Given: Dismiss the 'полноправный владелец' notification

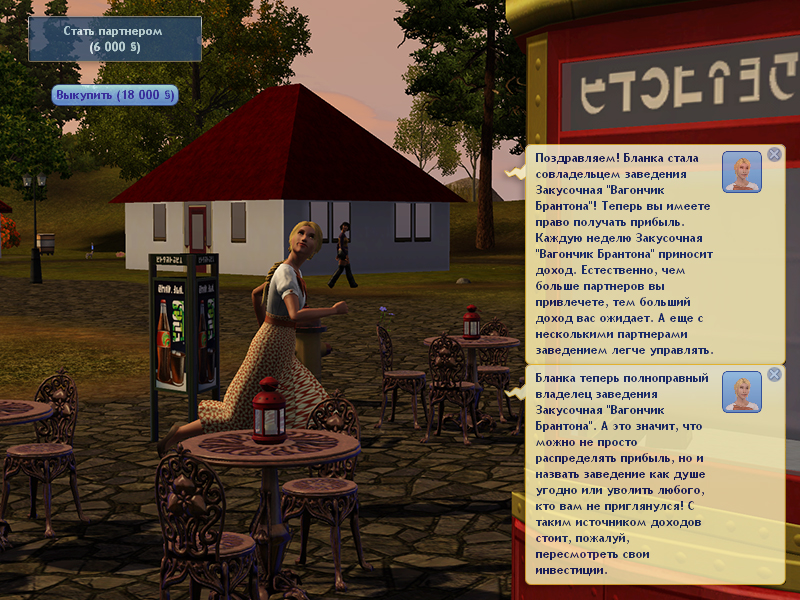Looking at the screenshot, I should coord(773,376).
